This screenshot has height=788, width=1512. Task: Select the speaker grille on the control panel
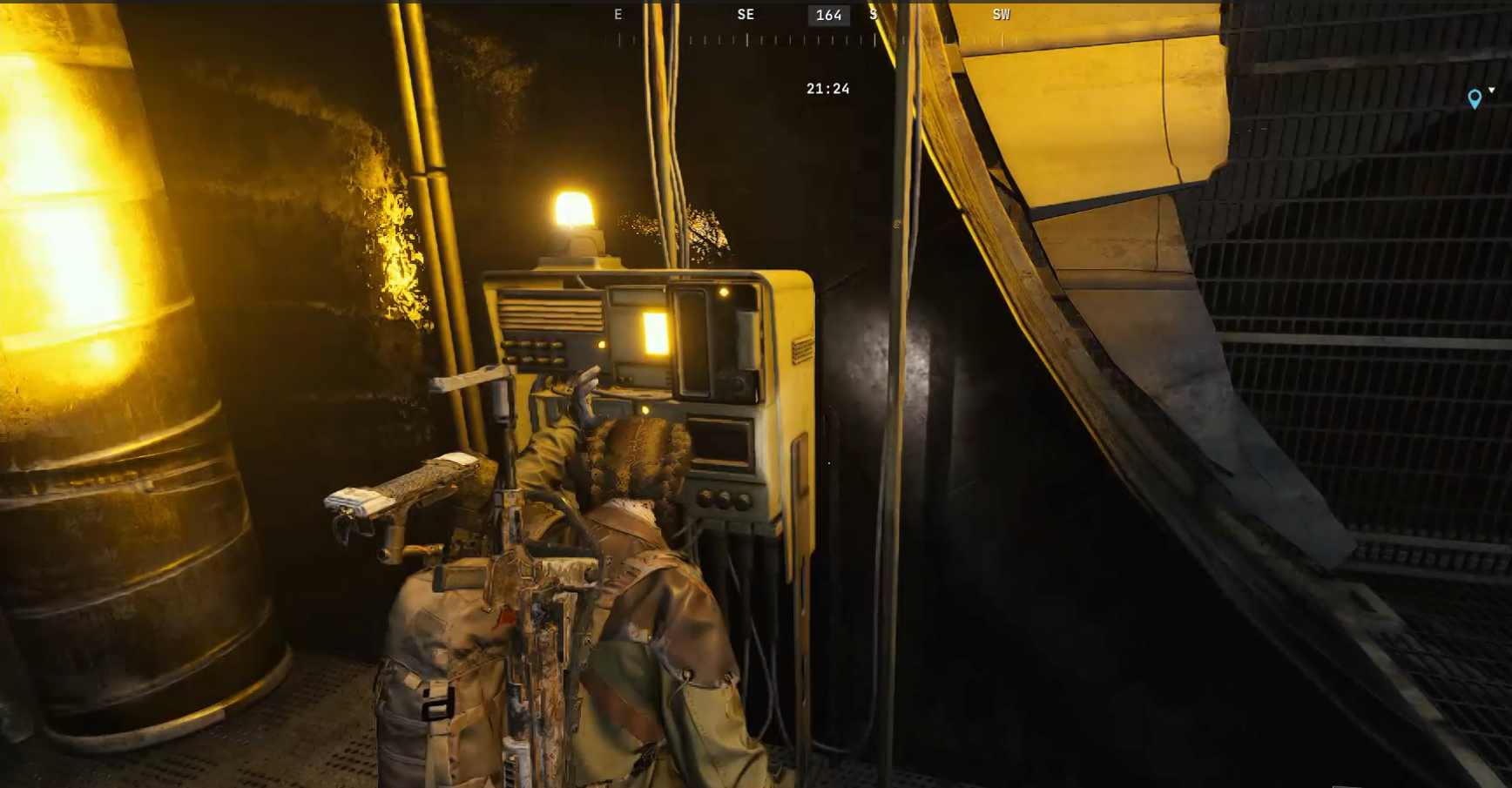click(550, 315)
